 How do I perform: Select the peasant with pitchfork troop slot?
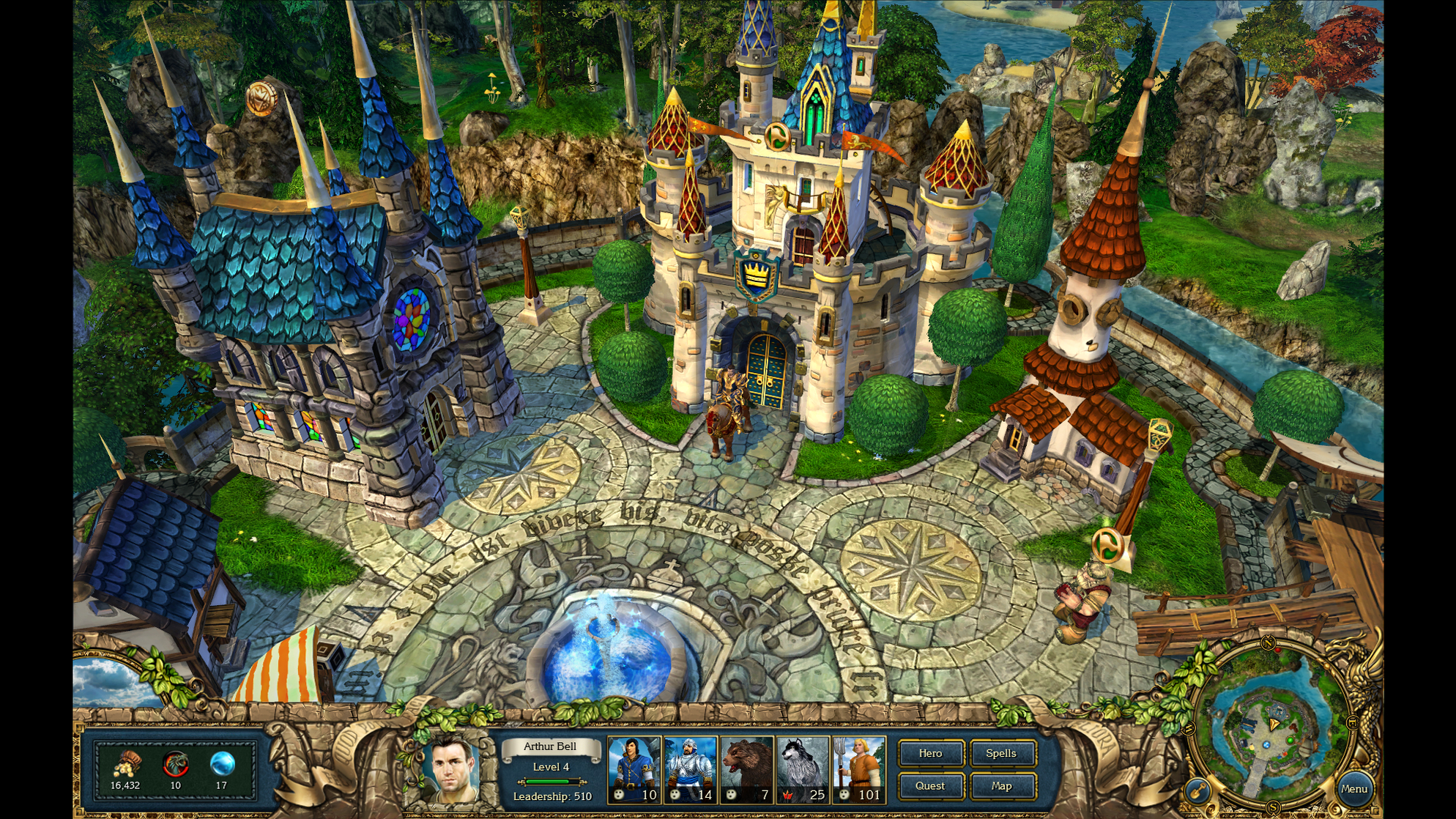pos(858,769)
